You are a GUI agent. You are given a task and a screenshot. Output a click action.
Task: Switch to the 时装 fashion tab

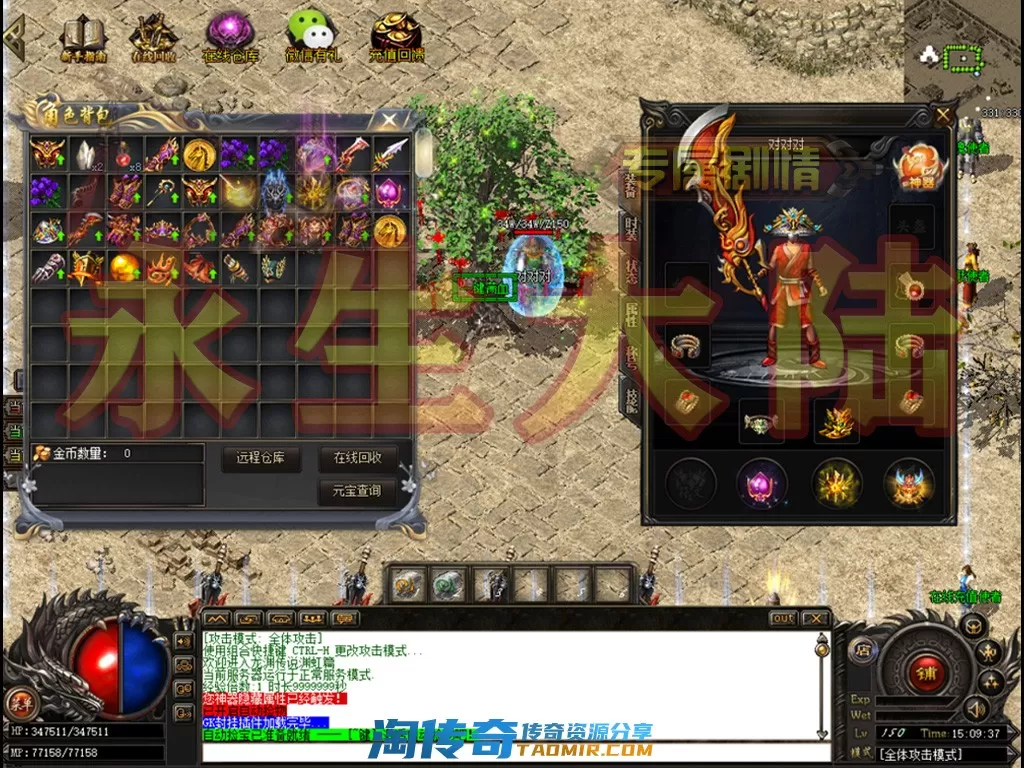(x=630, y=229)
